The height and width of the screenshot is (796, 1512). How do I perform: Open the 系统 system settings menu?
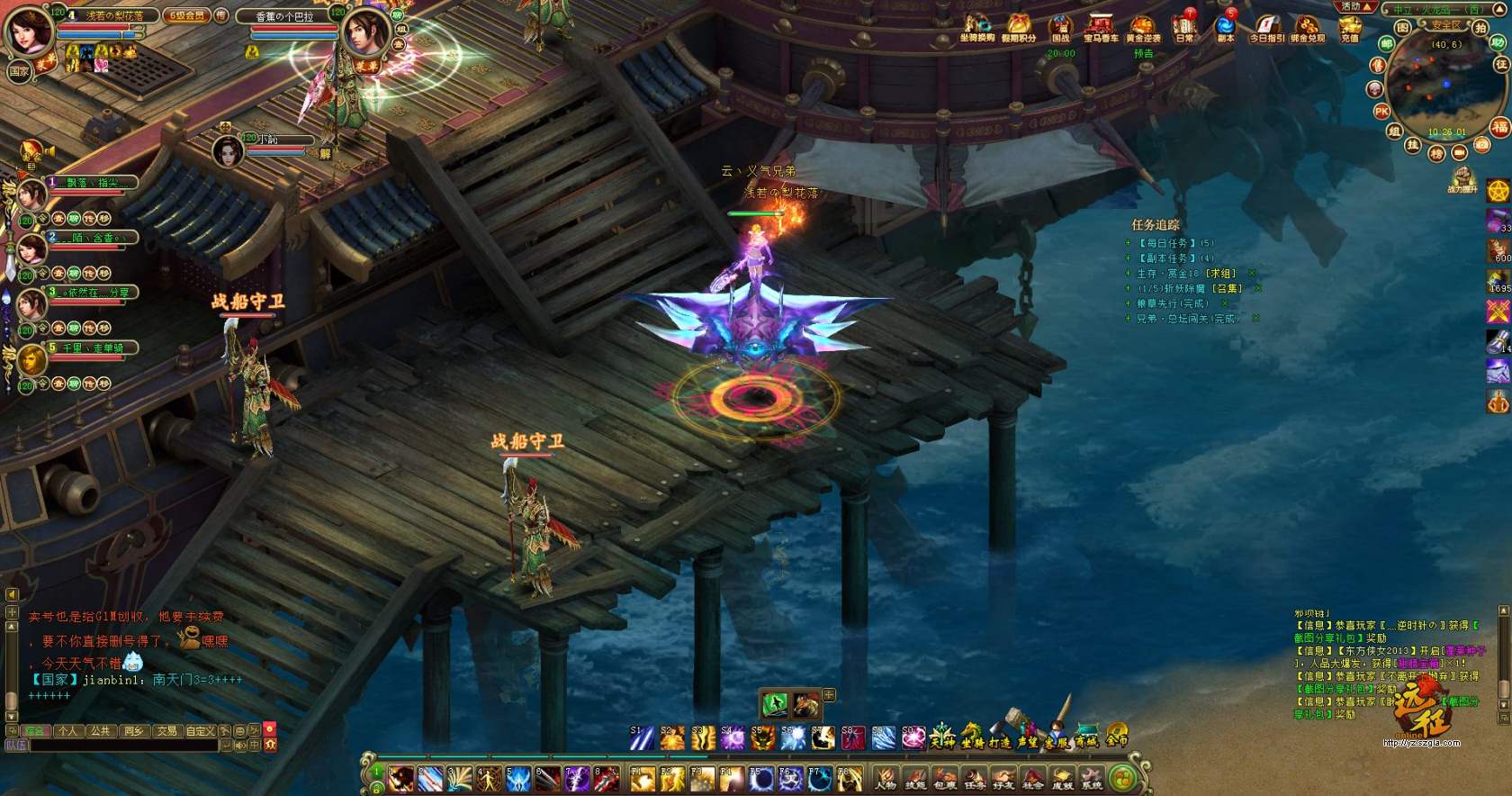pos(1092,777)
